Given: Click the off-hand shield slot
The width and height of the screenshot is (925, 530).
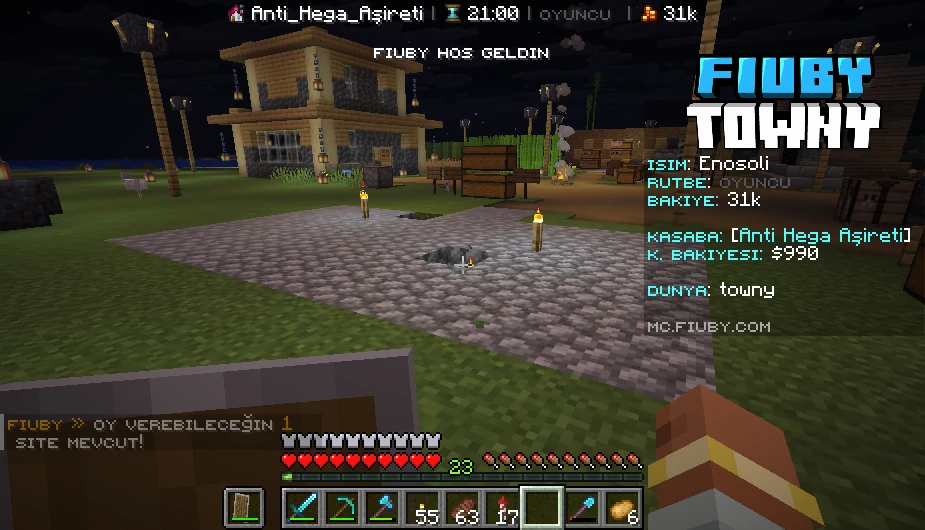Looking at the screenshot, I should [243, 508].
